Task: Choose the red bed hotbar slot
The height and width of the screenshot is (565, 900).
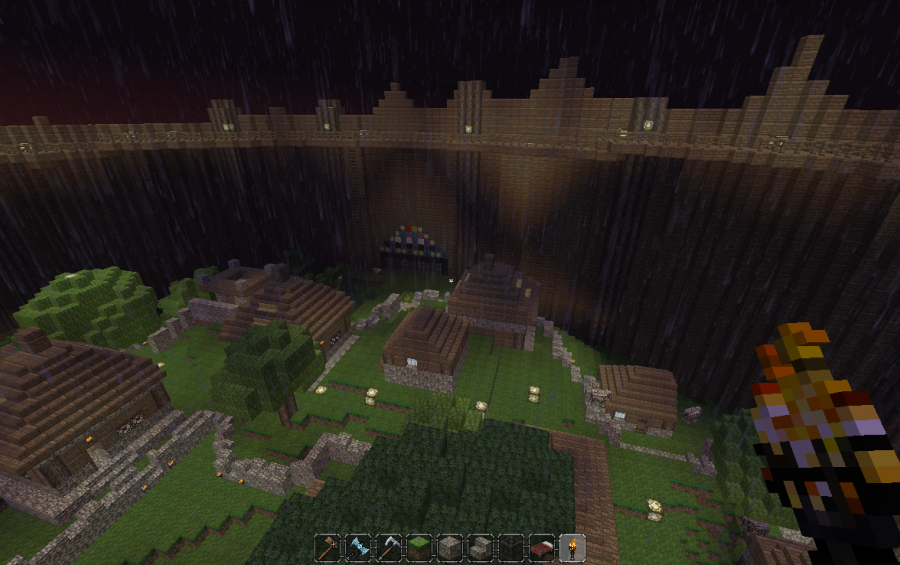Action: [541, 548]
